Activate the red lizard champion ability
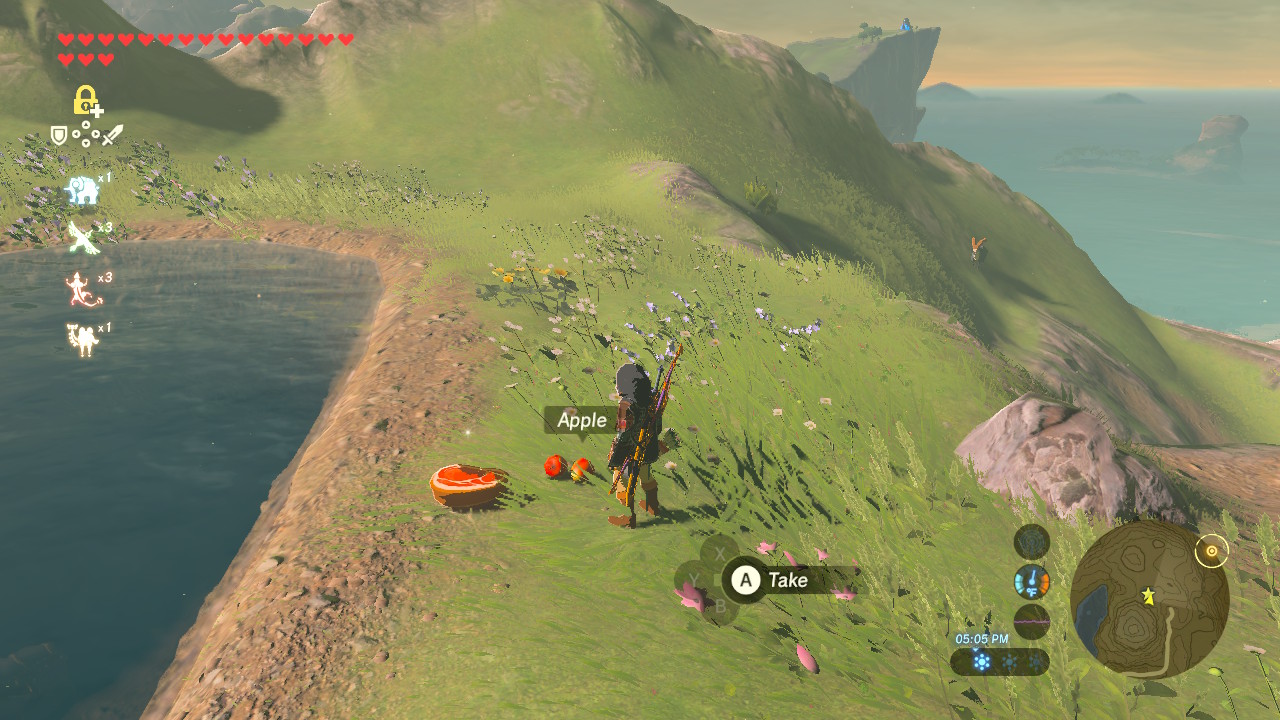 tap(82, 289)
